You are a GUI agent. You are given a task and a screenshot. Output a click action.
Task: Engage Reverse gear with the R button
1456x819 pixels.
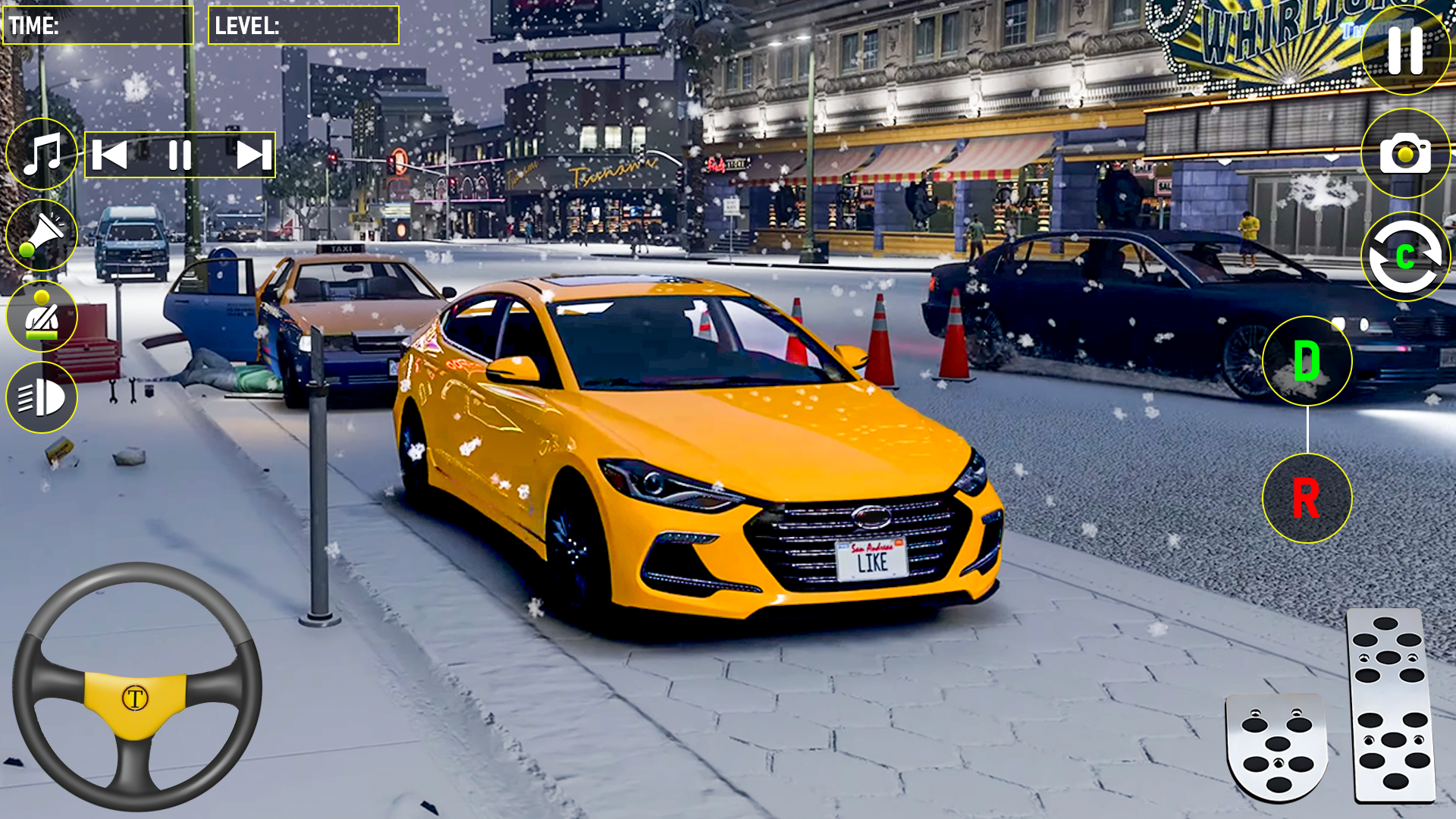click(1306, 499)
